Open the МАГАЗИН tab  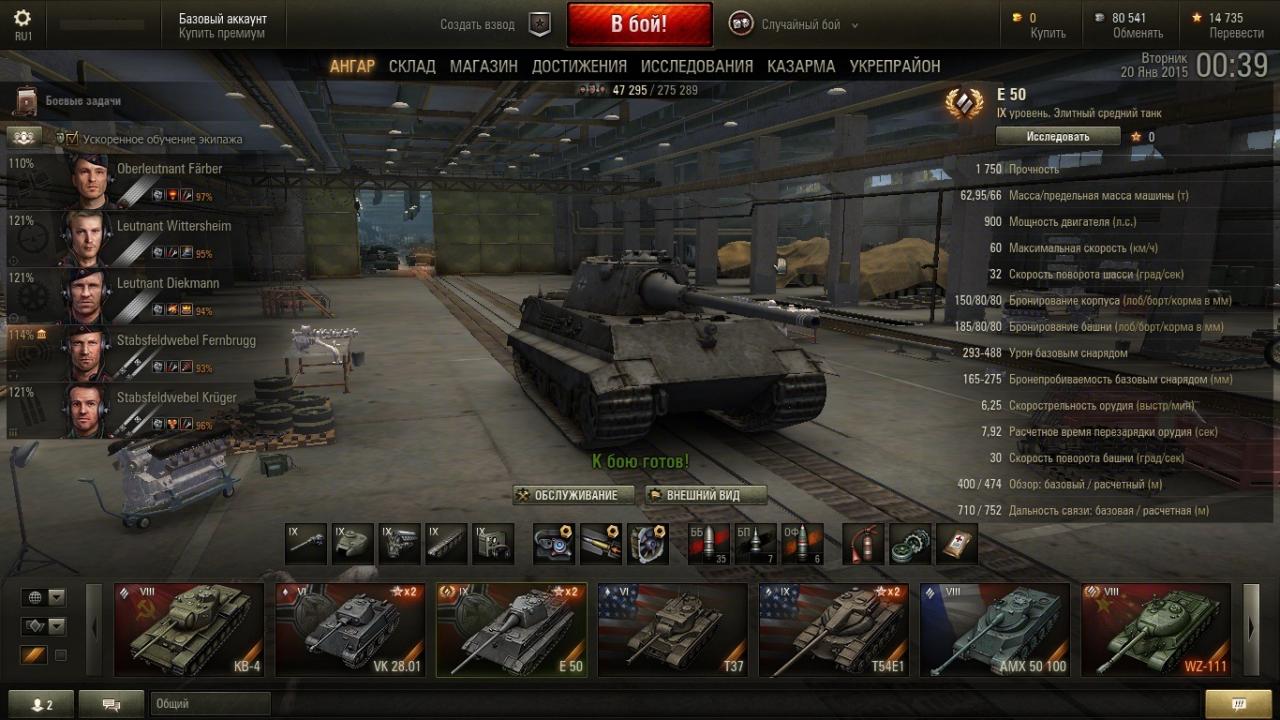tap(483, 66)
